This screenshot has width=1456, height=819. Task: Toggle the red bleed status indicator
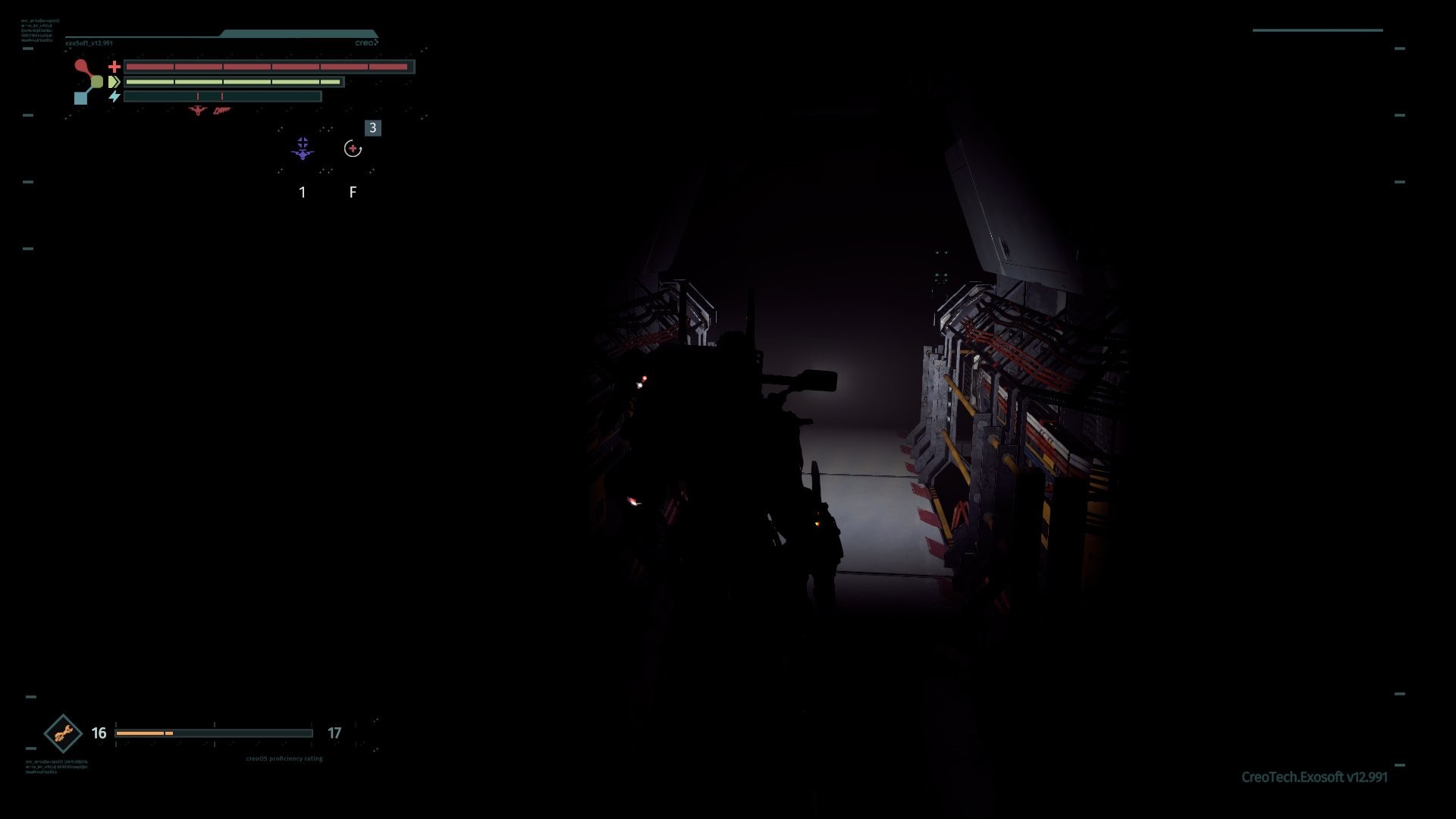point(221,111)
